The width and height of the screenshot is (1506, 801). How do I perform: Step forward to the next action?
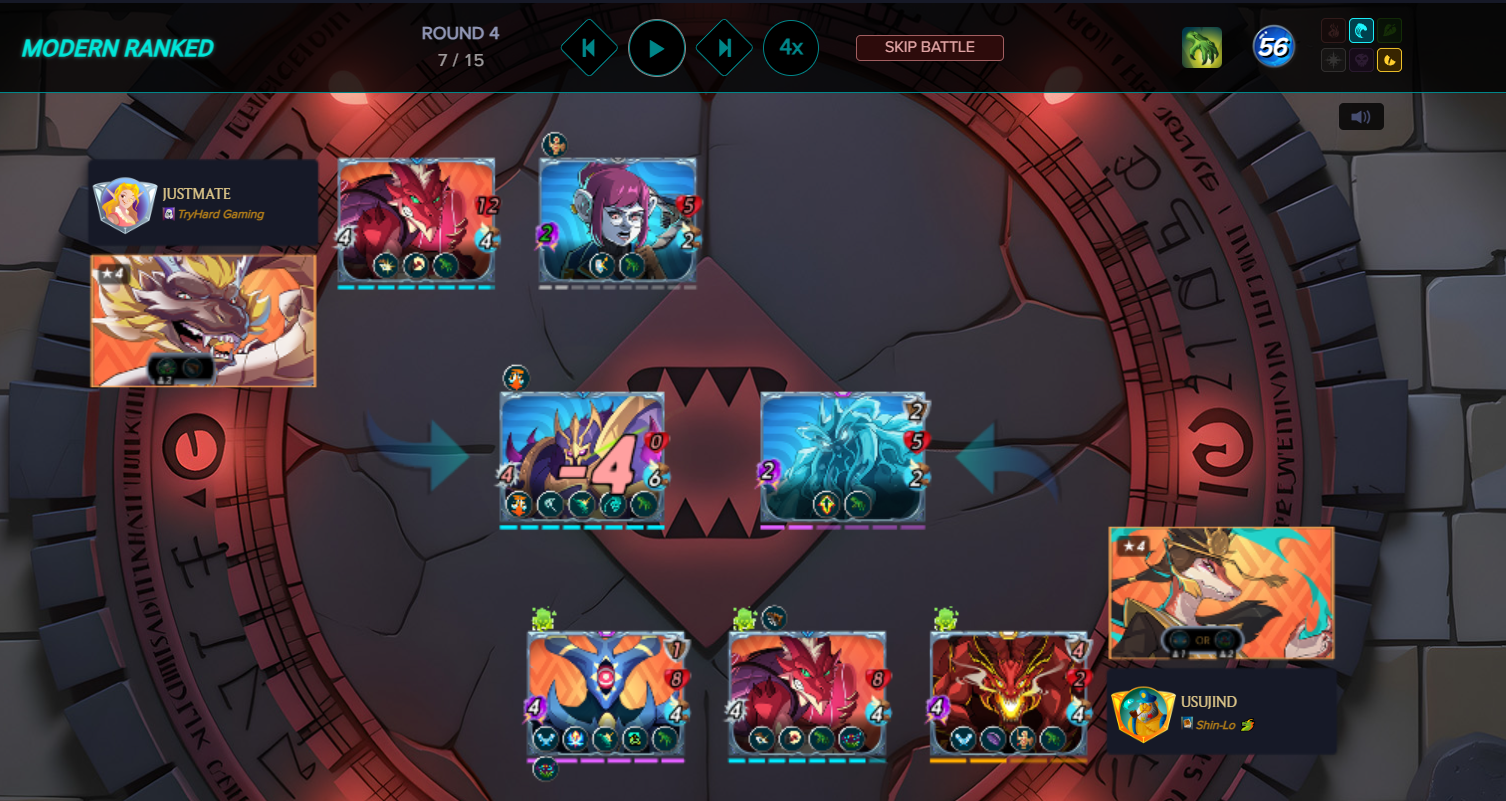(724, 48)
